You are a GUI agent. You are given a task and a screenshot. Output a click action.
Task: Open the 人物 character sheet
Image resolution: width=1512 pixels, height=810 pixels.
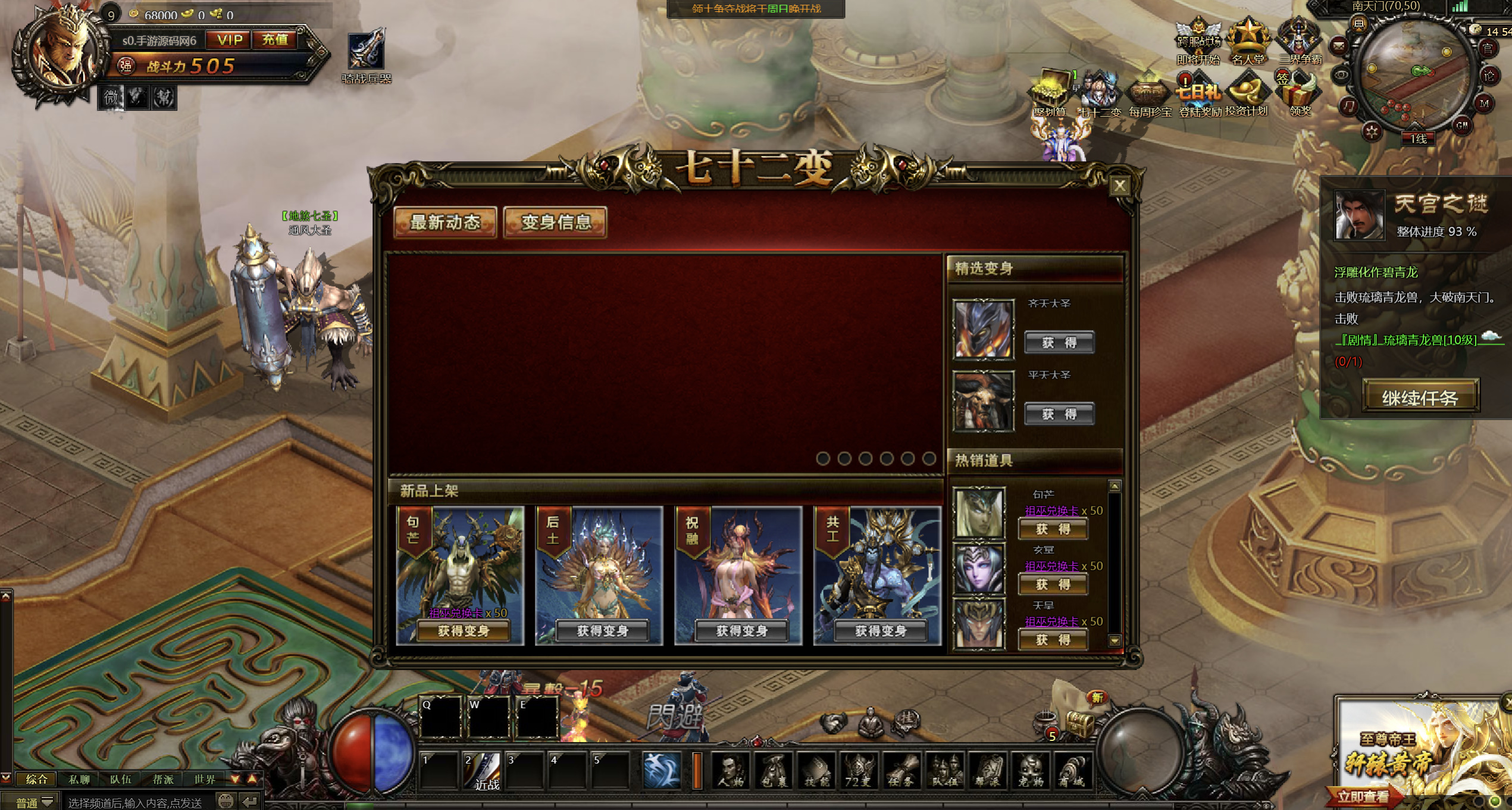[731, 771]
